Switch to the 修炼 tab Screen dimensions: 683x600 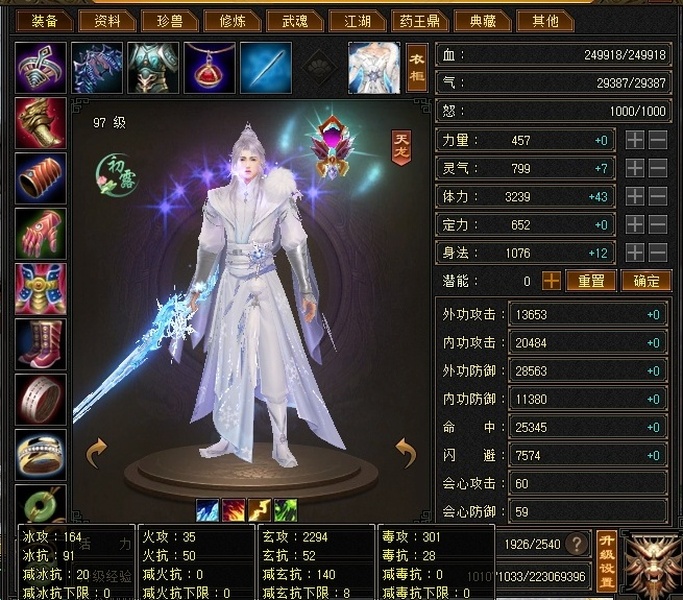pos(230,20)
